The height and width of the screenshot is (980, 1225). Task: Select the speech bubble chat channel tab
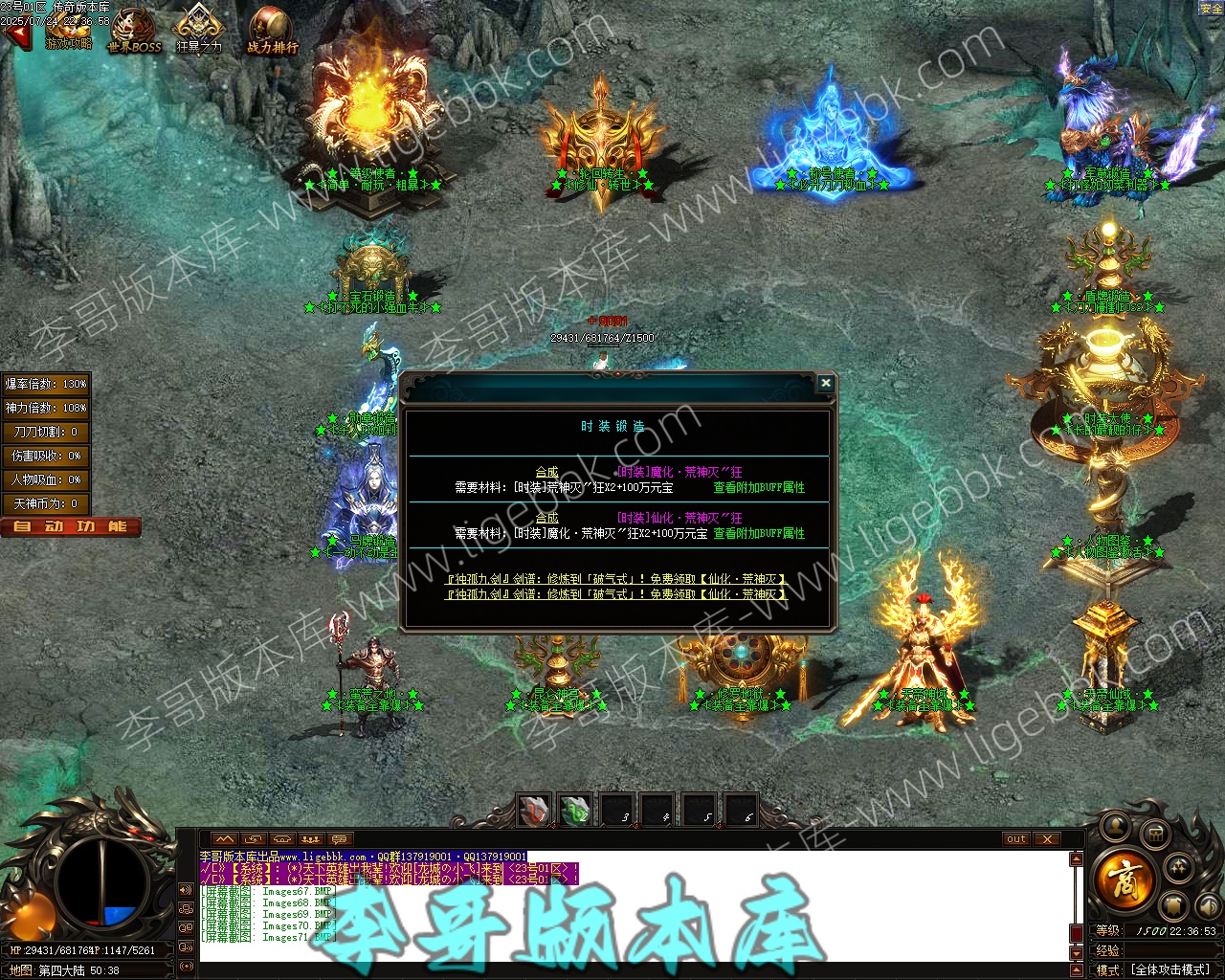pos(340,839)
